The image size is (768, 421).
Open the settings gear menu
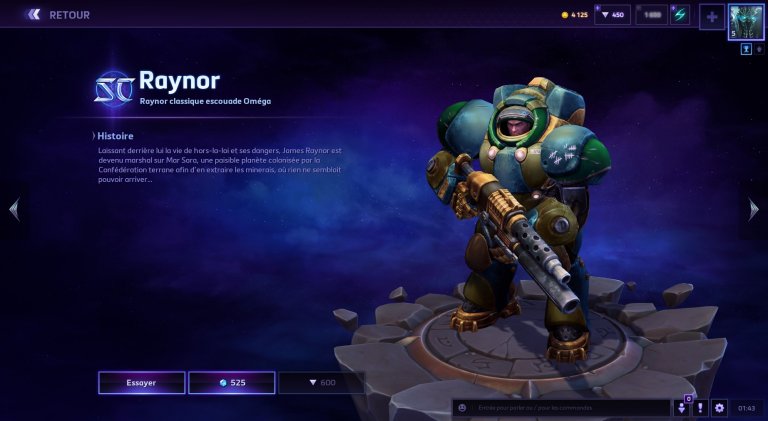[x=719, y=408]
